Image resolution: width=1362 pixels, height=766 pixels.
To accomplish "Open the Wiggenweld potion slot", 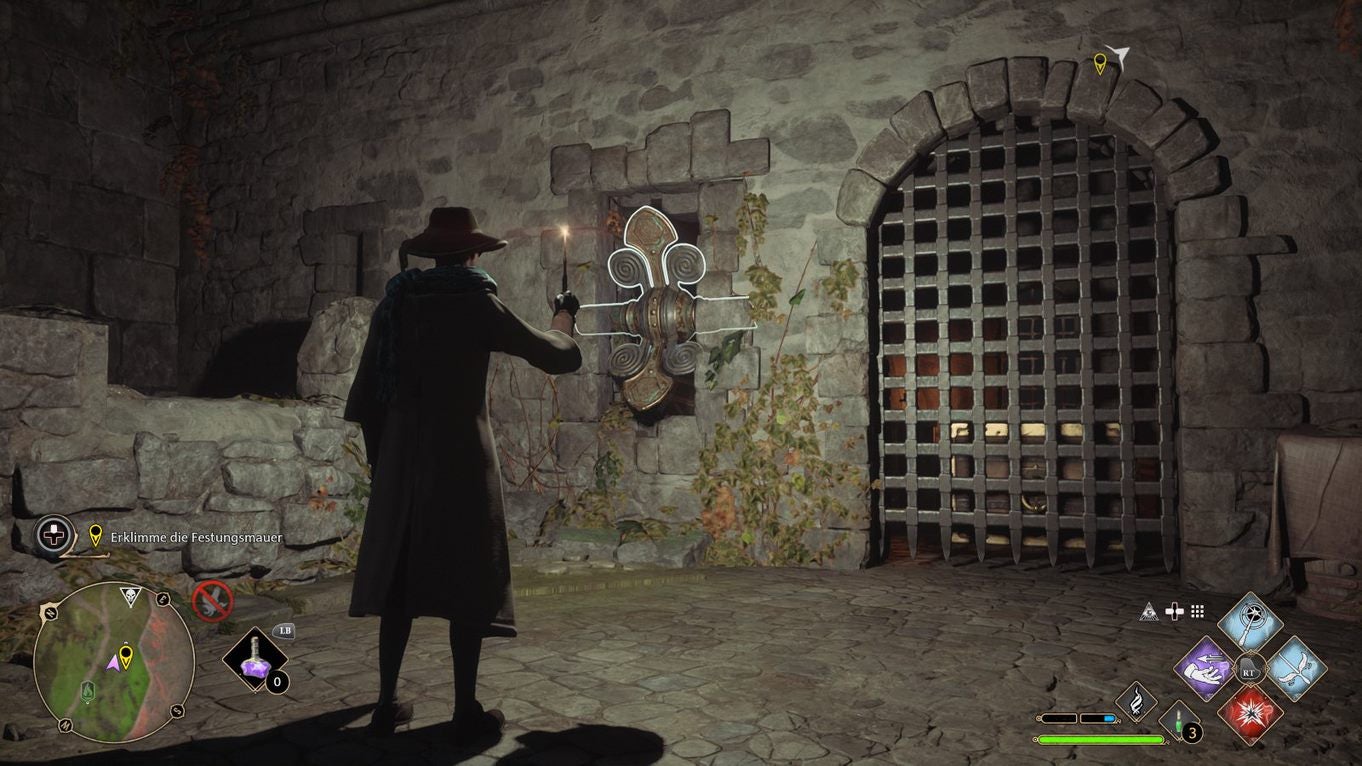I will pyautogui.click(x=1177, y=721).
